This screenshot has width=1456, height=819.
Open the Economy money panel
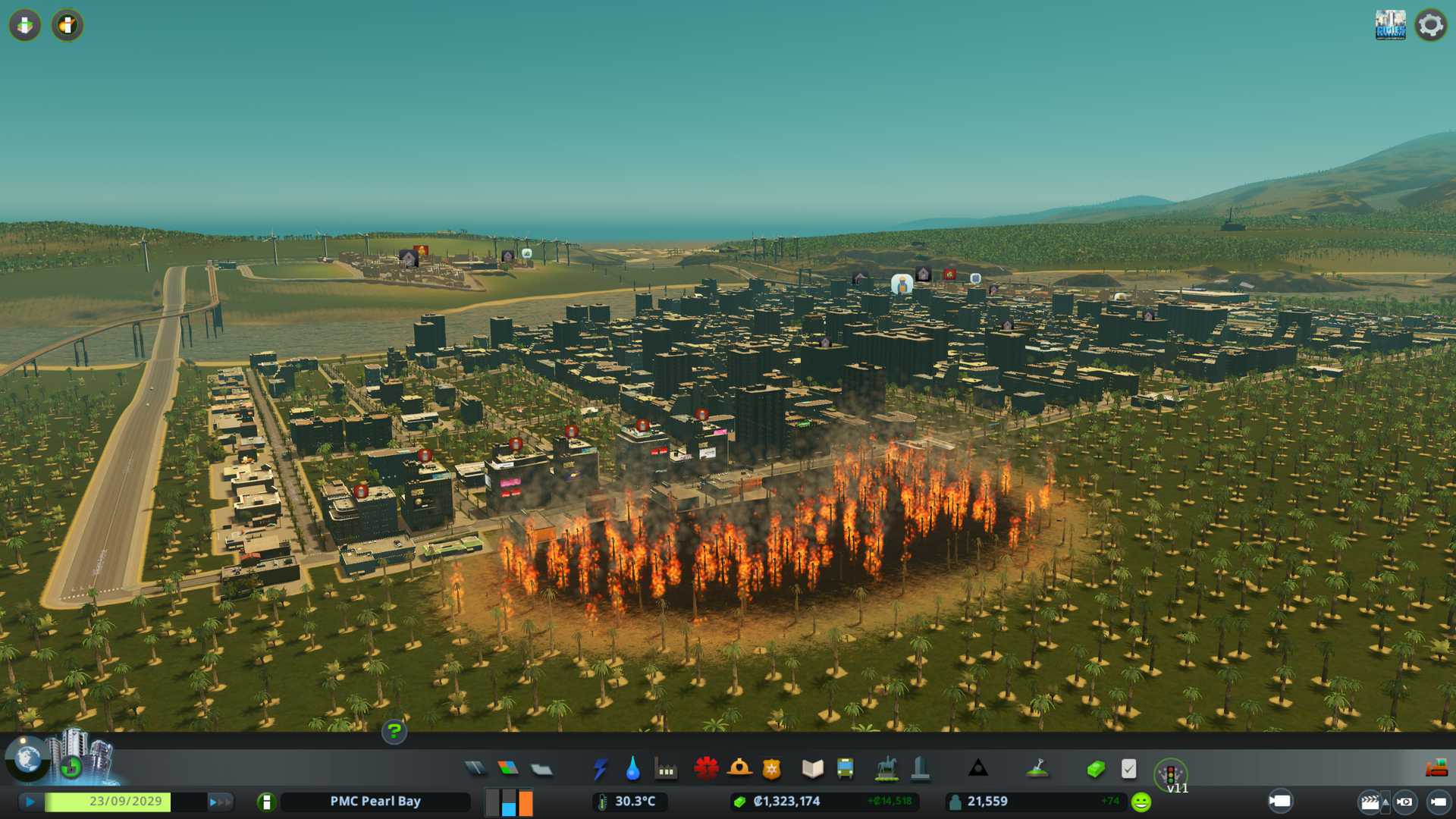pyautogui.click(x=1096, y=769)
